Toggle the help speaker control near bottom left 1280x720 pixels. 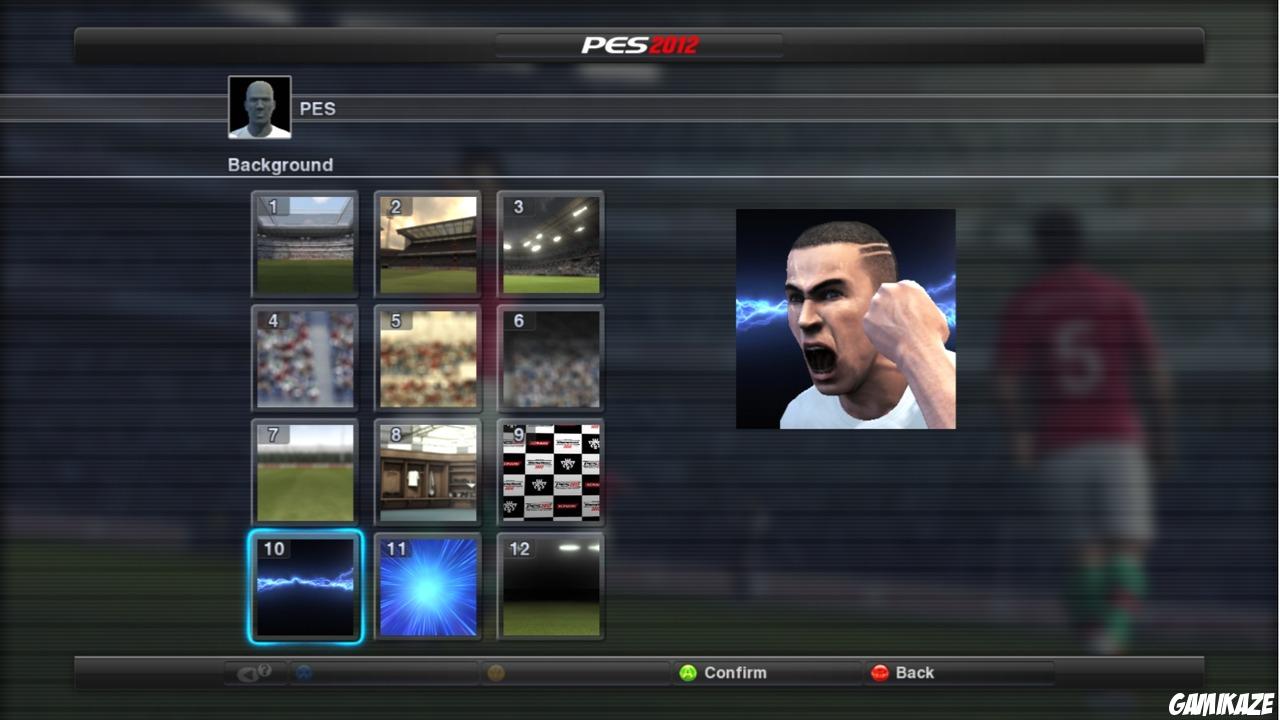(253, 673)
